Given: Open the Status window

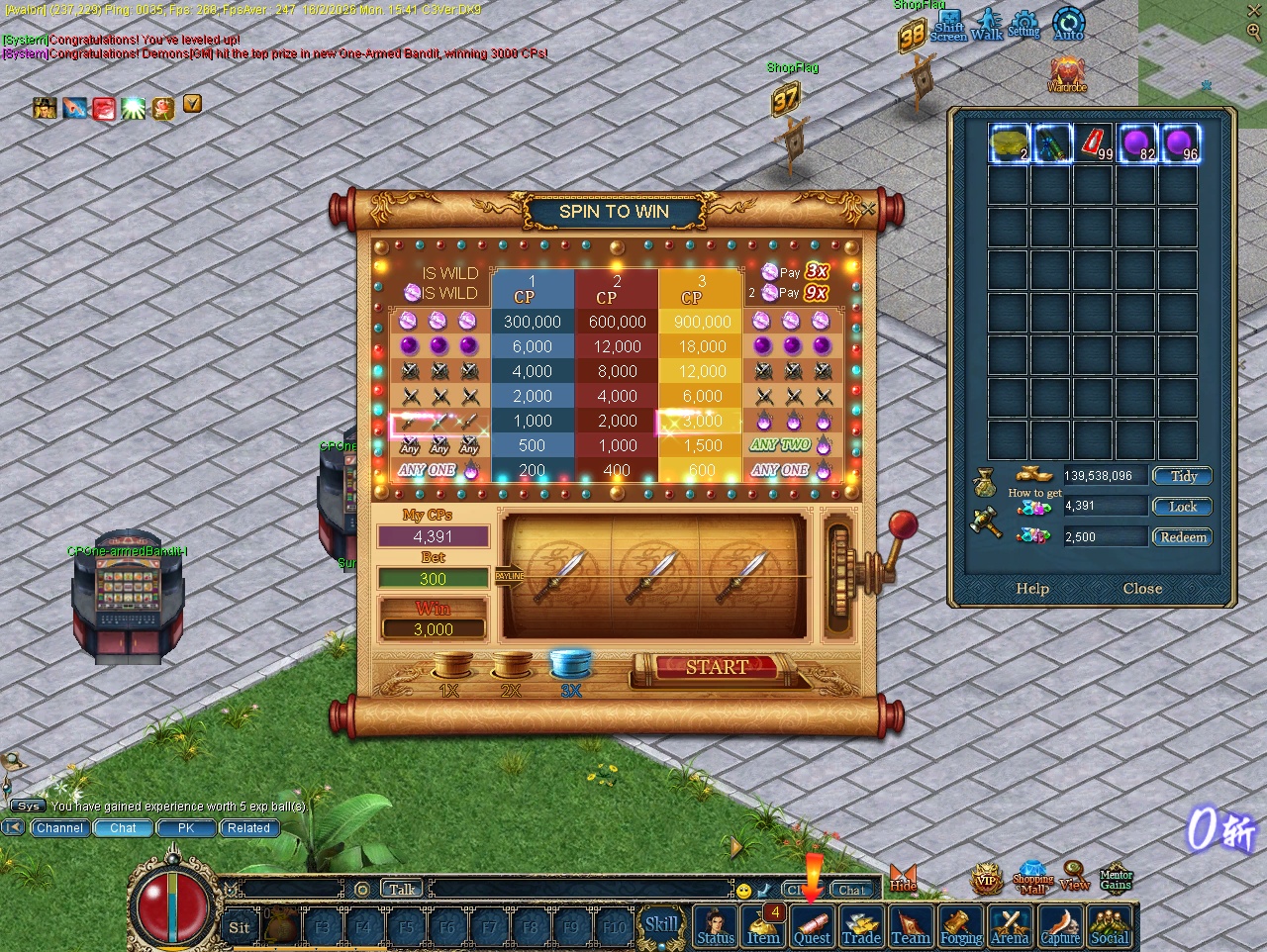Looking at the screenshot, I should (716, 926).
